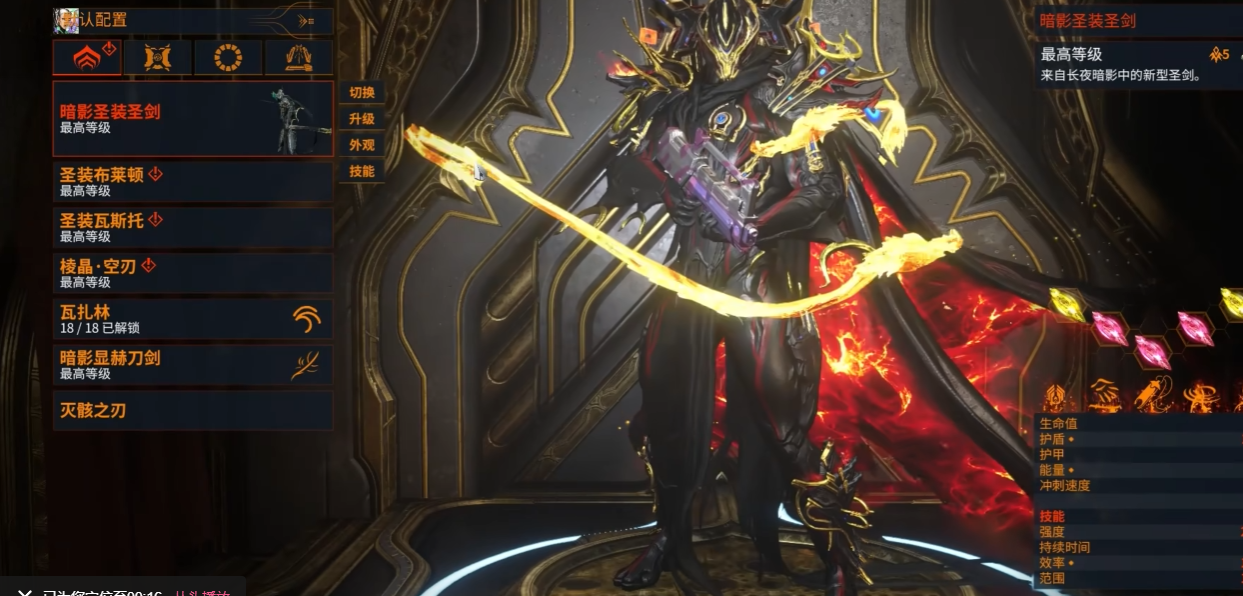Open the 瓦扎林 focus school entry
Image resolution: width=1243 pixels, height=596 pixels.
192,319
